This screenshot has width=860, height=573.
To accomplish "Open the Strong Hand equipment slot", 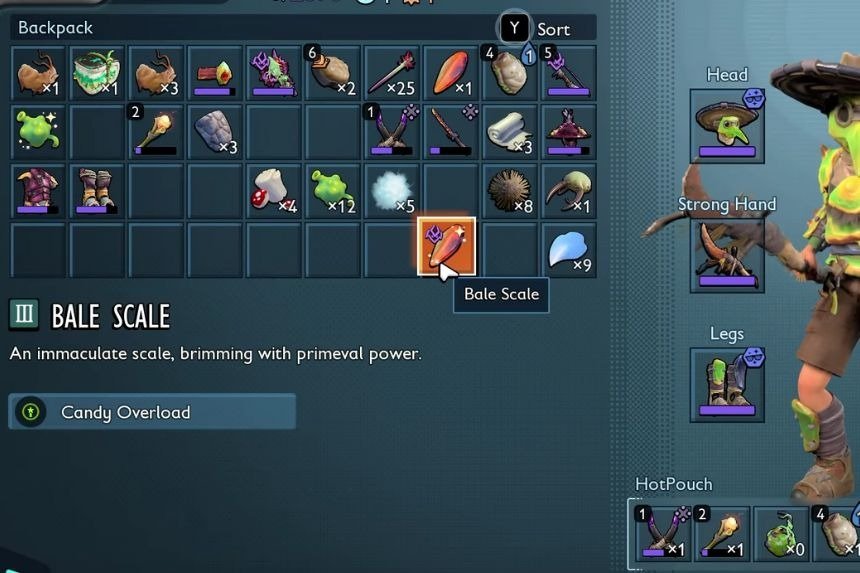I will [727, 256].
